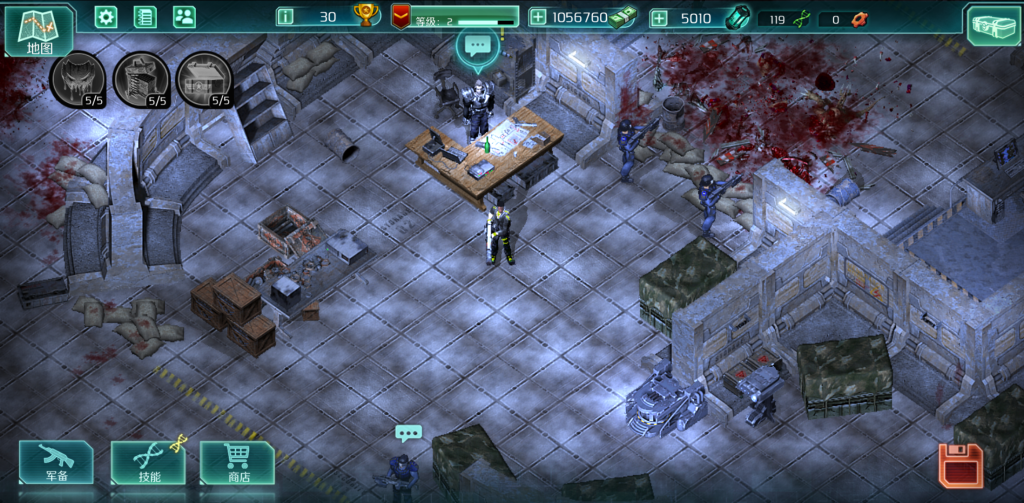Tap the small chat bubble over the soldier
This screenshot has height=503, width=1024.
408,433
